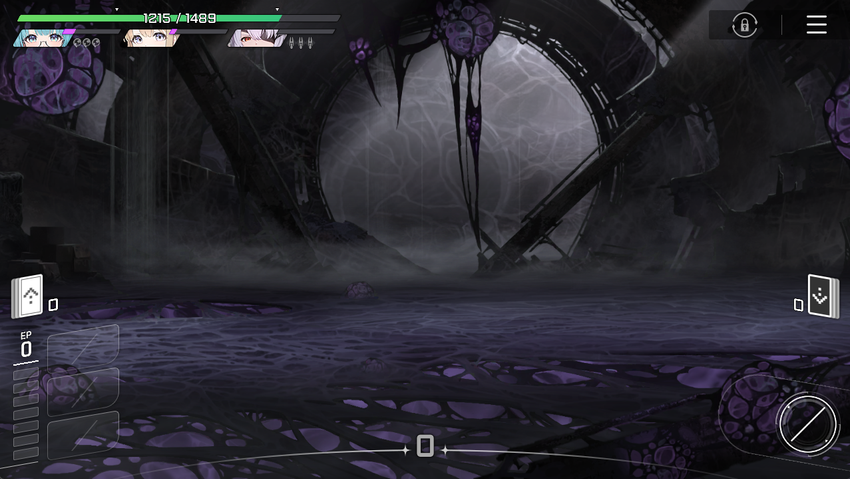Open the discard pile card deck

click(x=822, y=297)
